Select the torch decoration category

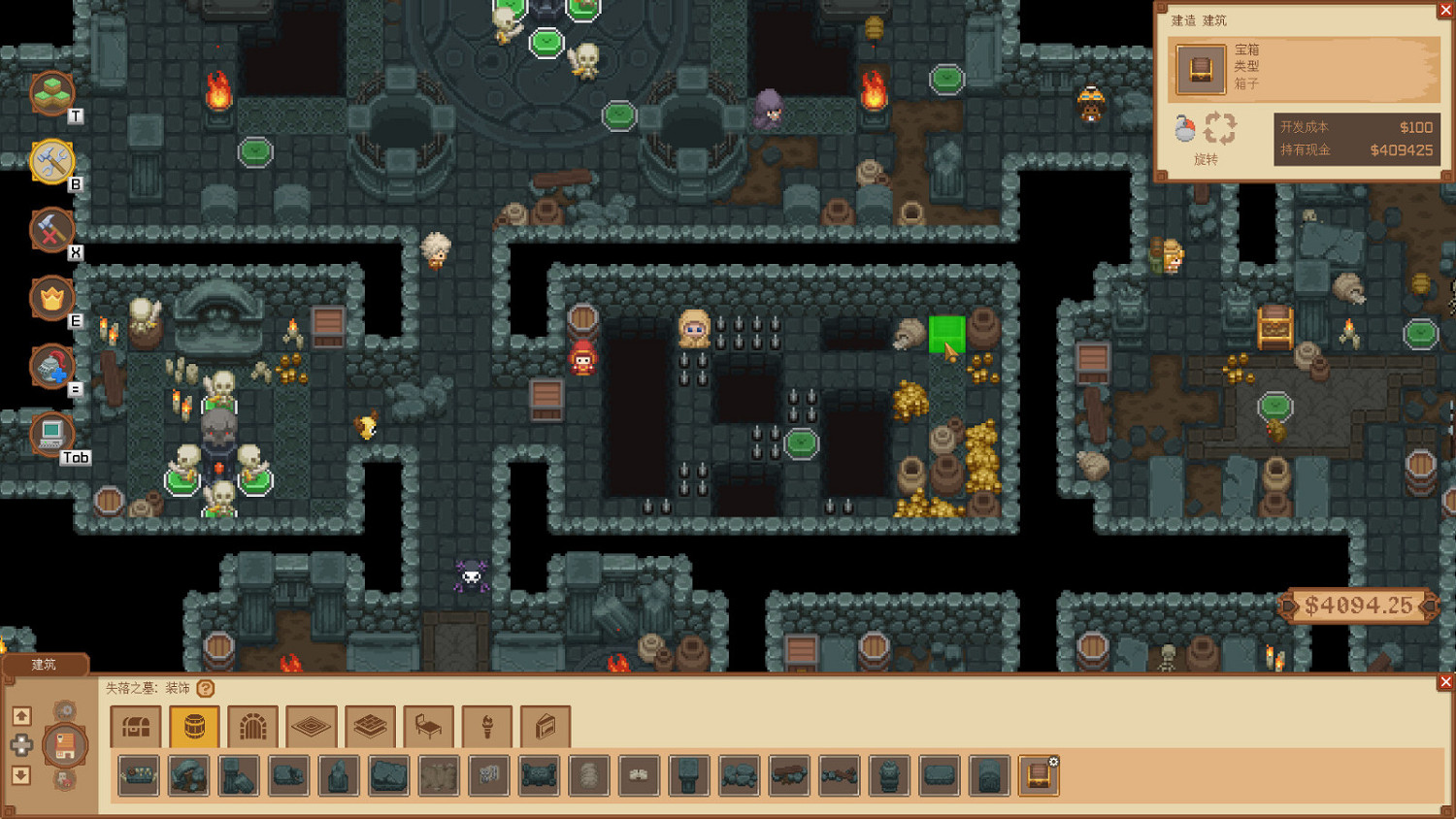pyautogui.click(x=486, y=725)
